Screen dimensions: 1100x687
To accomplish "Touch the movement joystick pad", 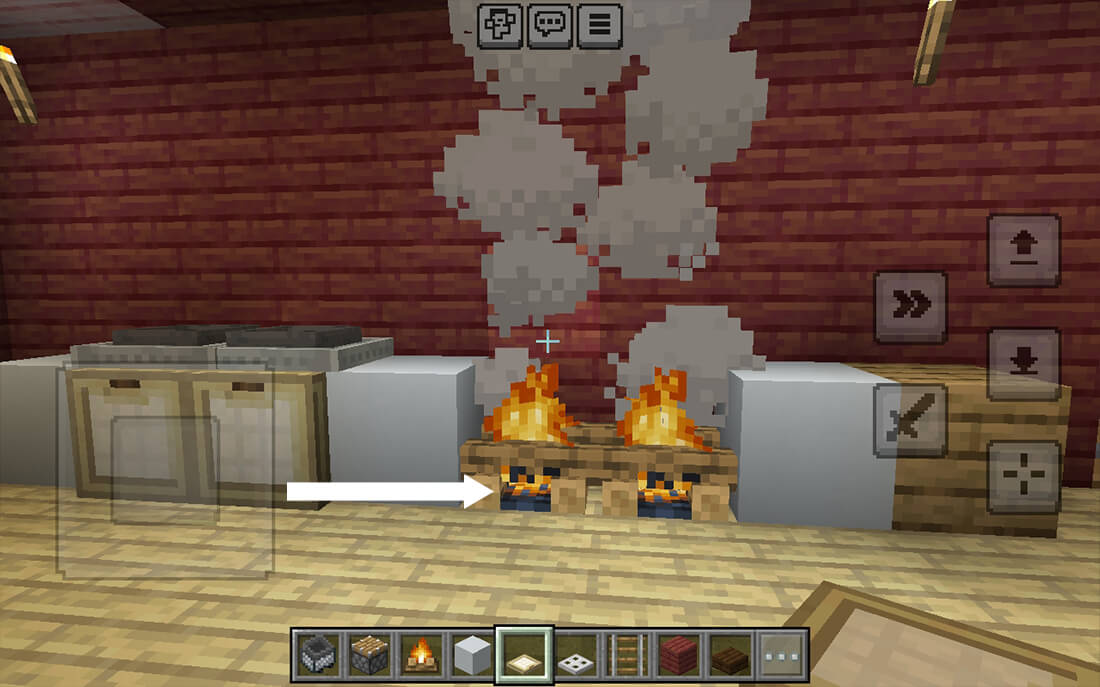I will (166, 470).
